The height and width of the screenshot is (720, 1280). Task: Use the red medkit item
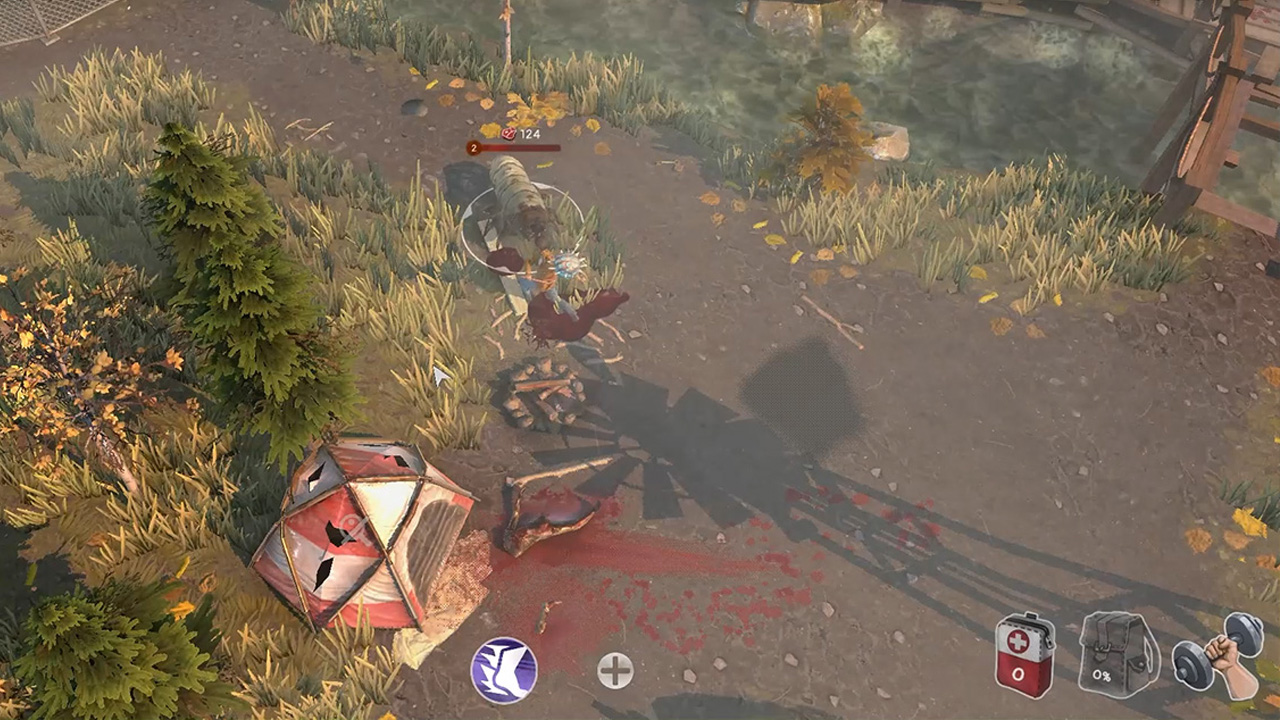(1025, 656)
